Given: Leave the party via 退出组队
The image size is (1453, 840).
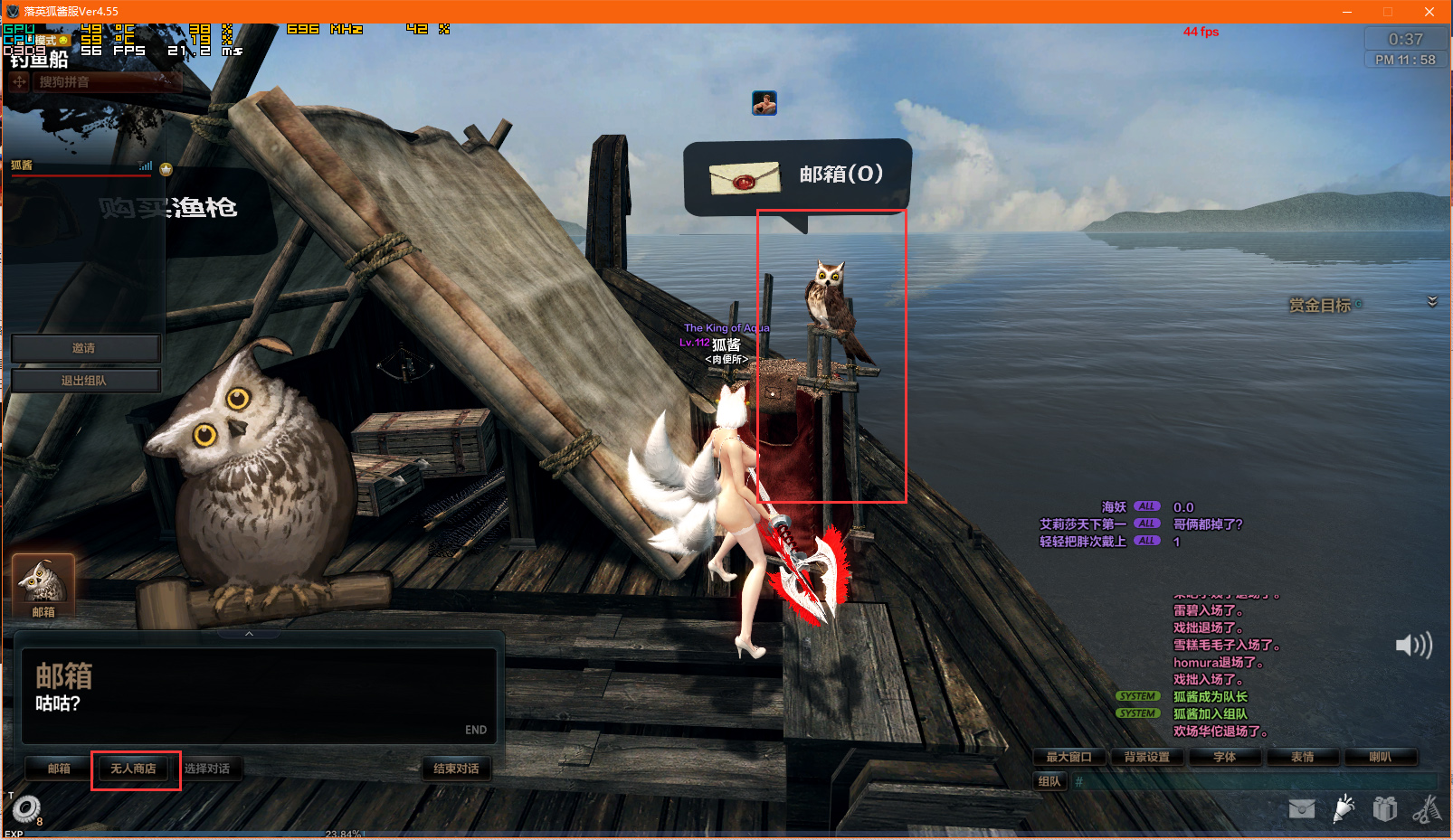Looking at the screenshot, I should [84, 381].
